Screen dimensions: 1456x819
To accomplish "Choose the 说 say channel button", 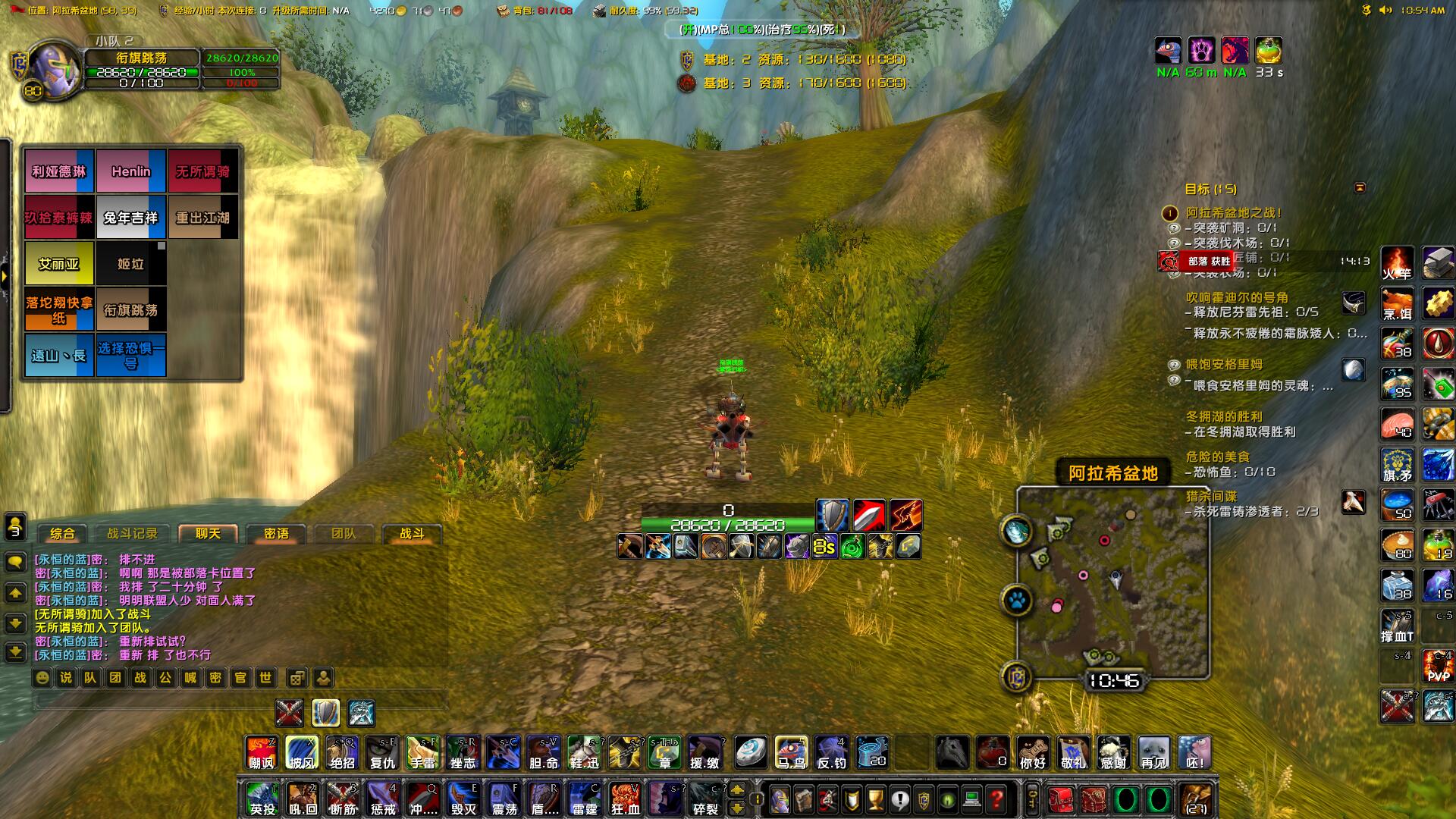I will coord(67,677).
